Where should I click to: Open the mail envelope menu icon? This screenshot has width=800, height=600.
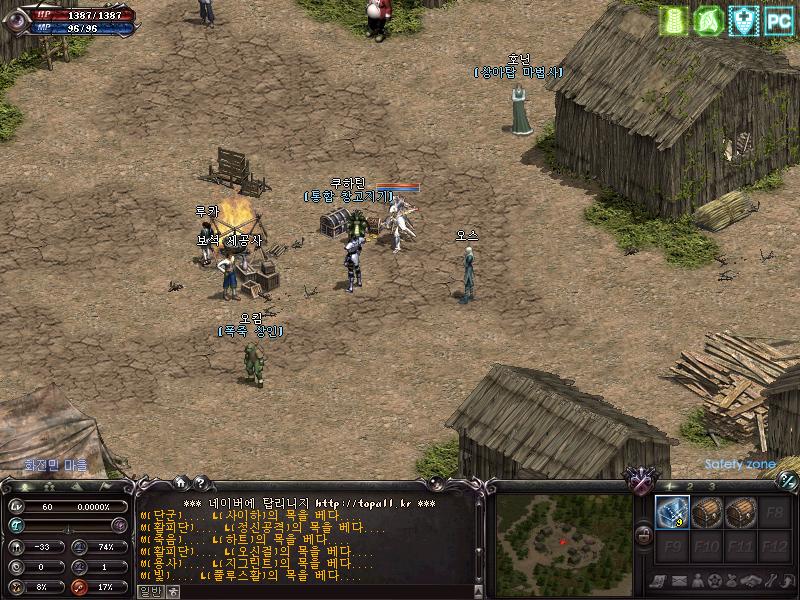click(x=679, y=580)
